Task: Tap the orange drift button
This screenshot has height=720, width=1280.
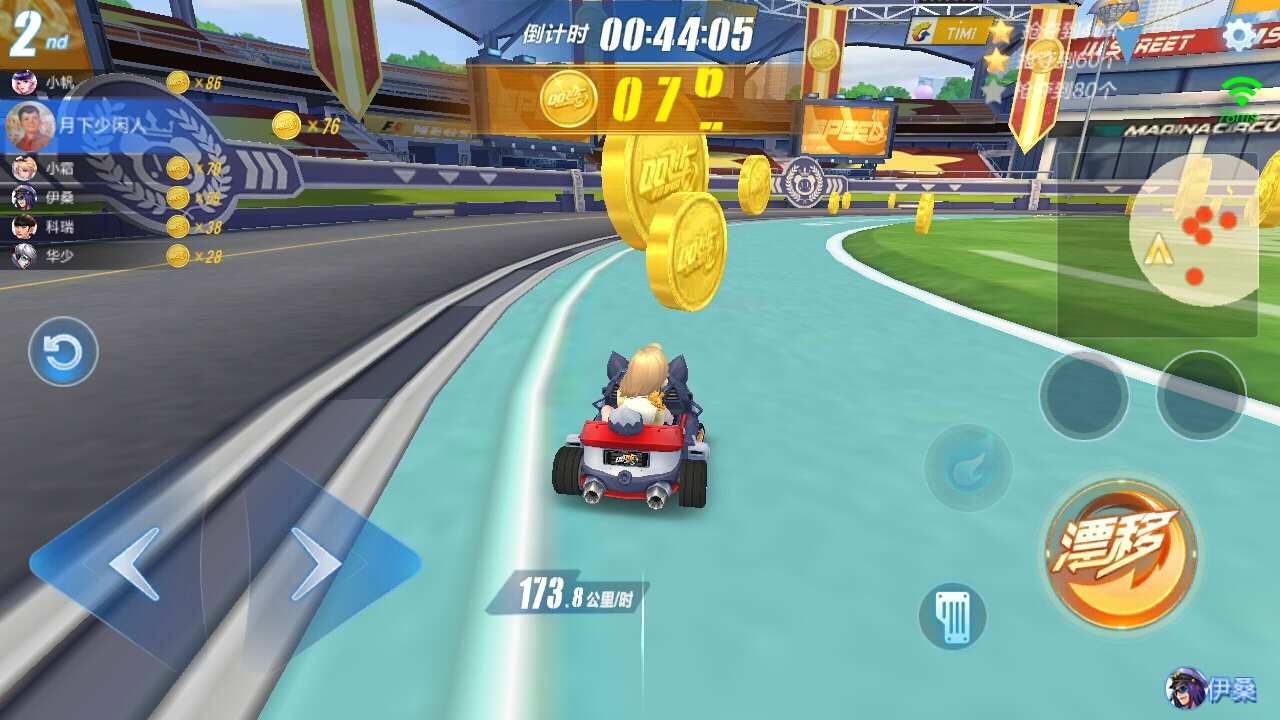Action: tap(1120, 553)
